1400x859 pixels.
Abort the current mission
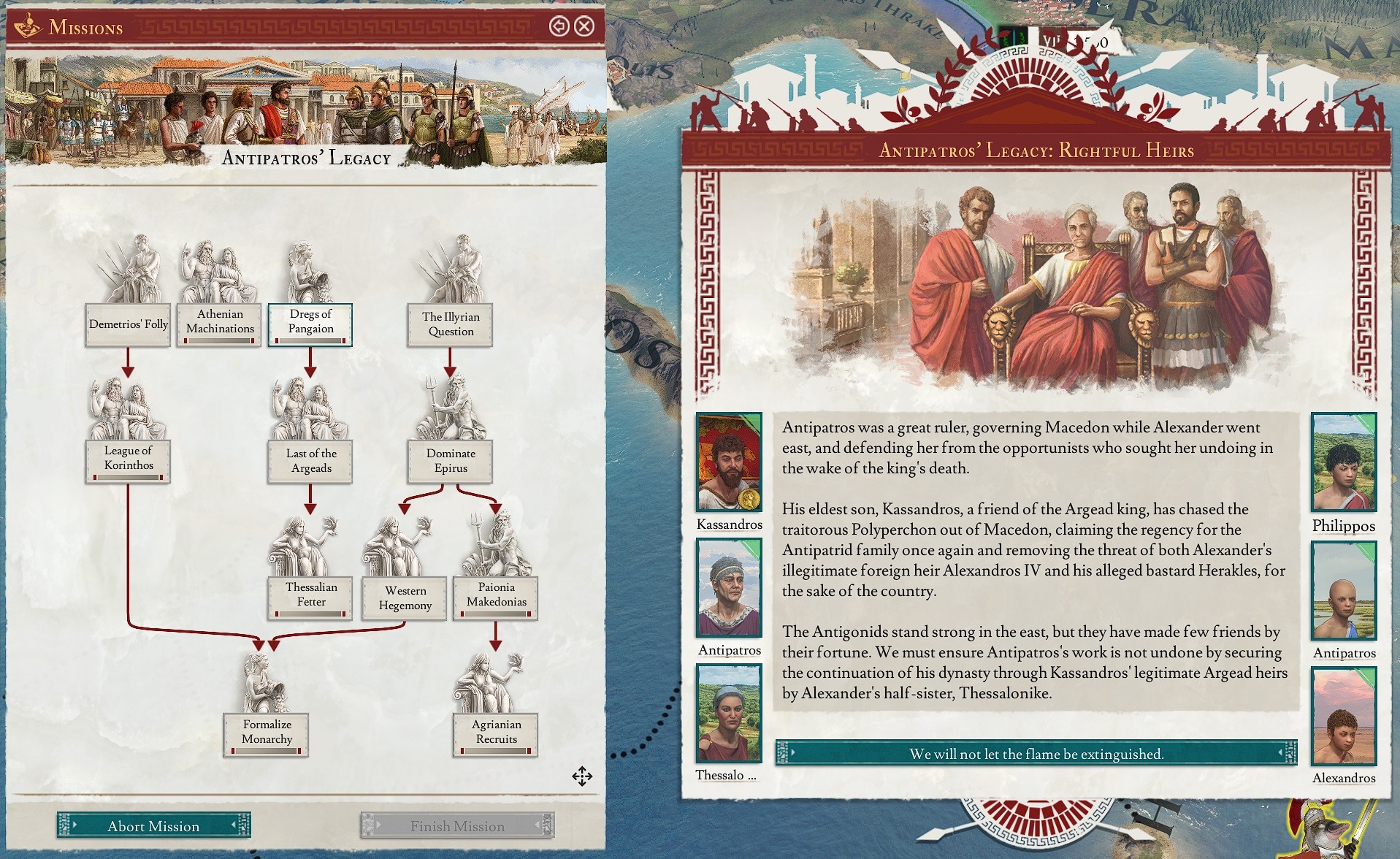pyautogui.click(x=153, y=825)
